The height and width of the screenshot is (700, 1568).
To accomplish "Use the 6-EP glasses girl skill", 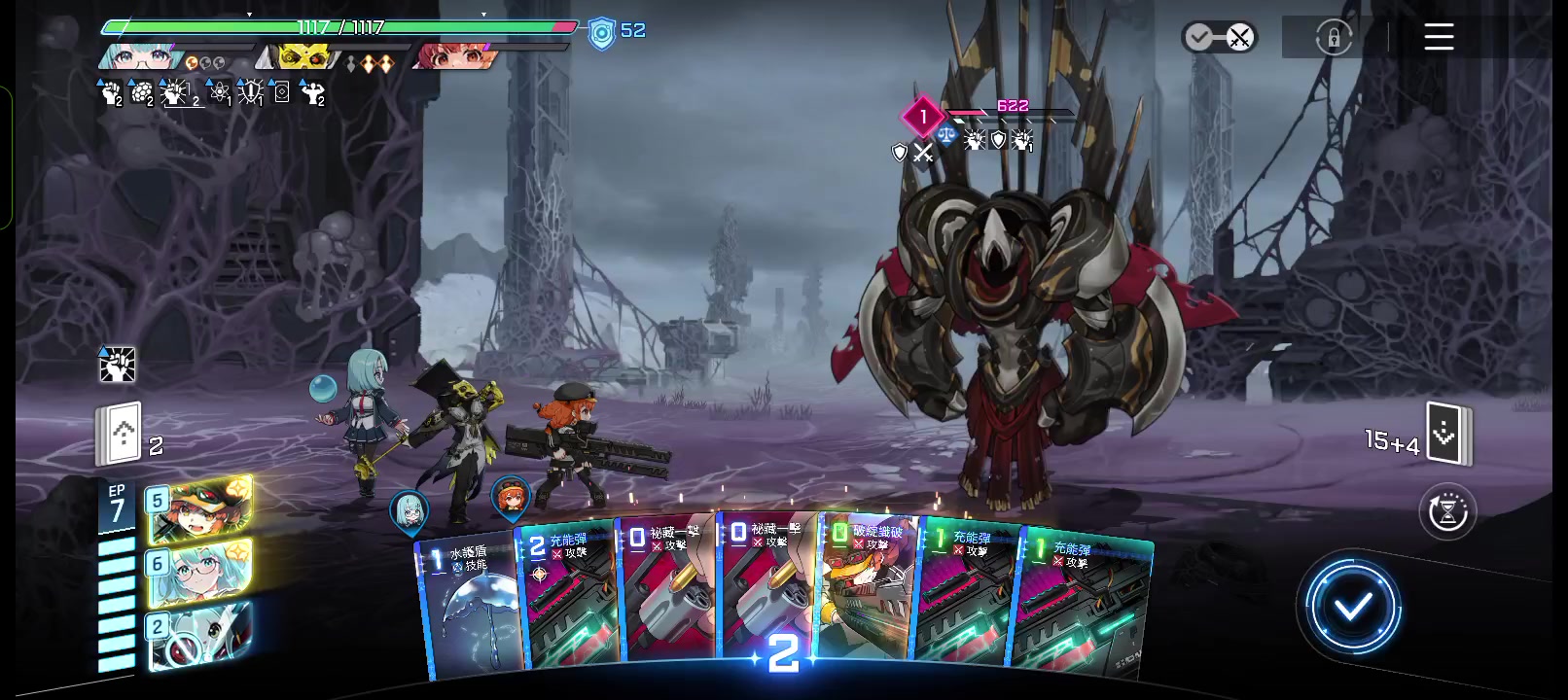I will click(x=200, y=572).
